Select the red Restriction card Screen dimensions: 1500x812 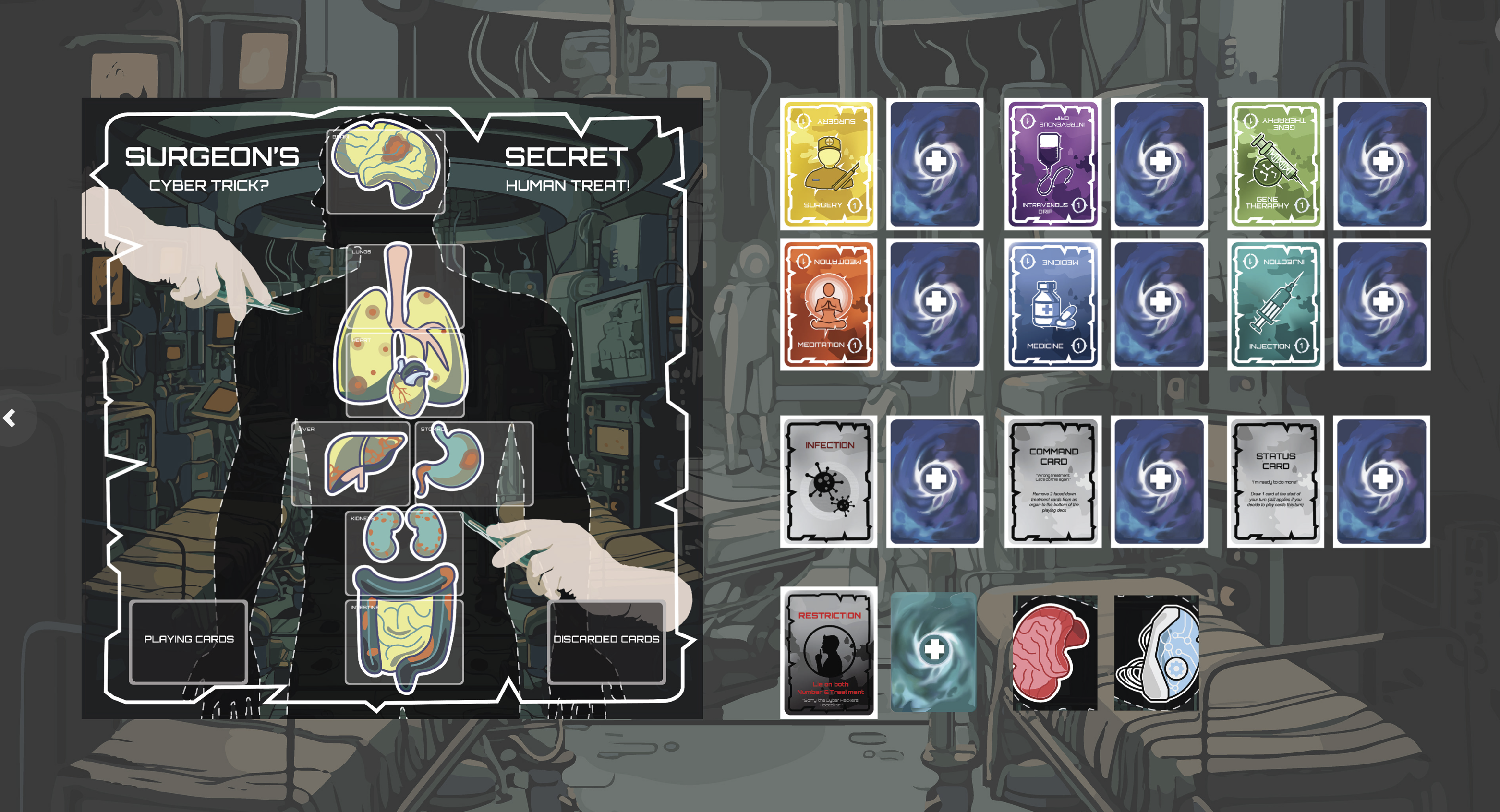click(829, 653)
